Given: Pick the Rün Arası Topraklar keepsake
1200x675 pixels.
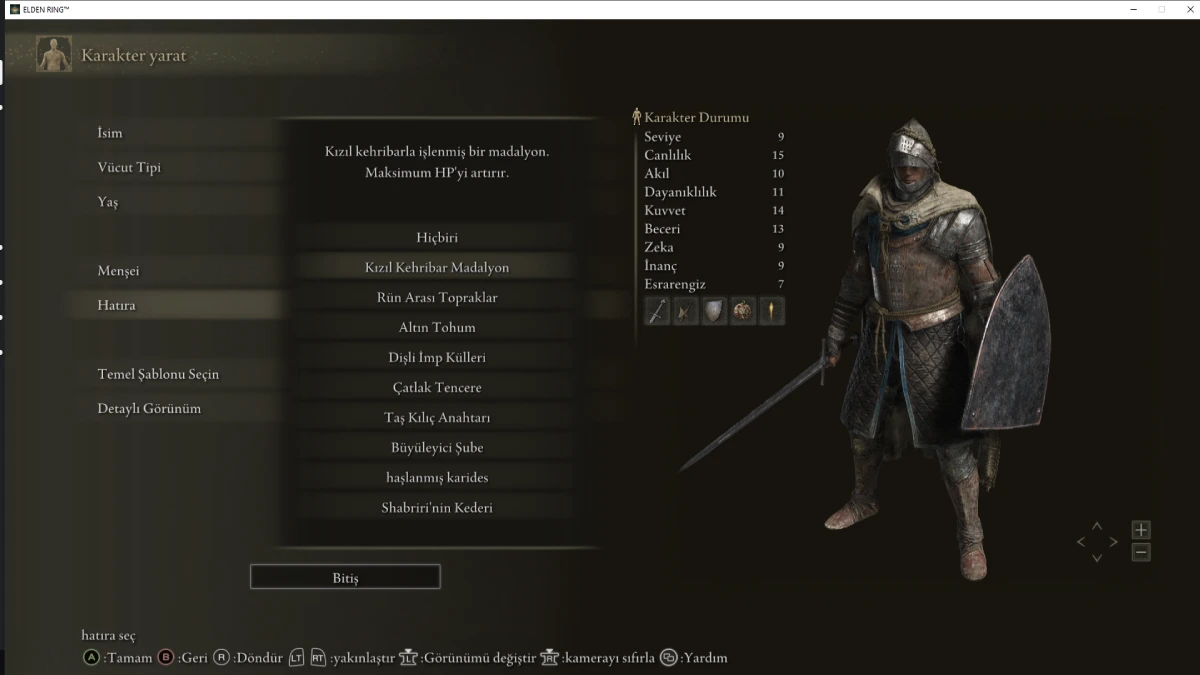Looking at the screenshot, I should point(437,298).
